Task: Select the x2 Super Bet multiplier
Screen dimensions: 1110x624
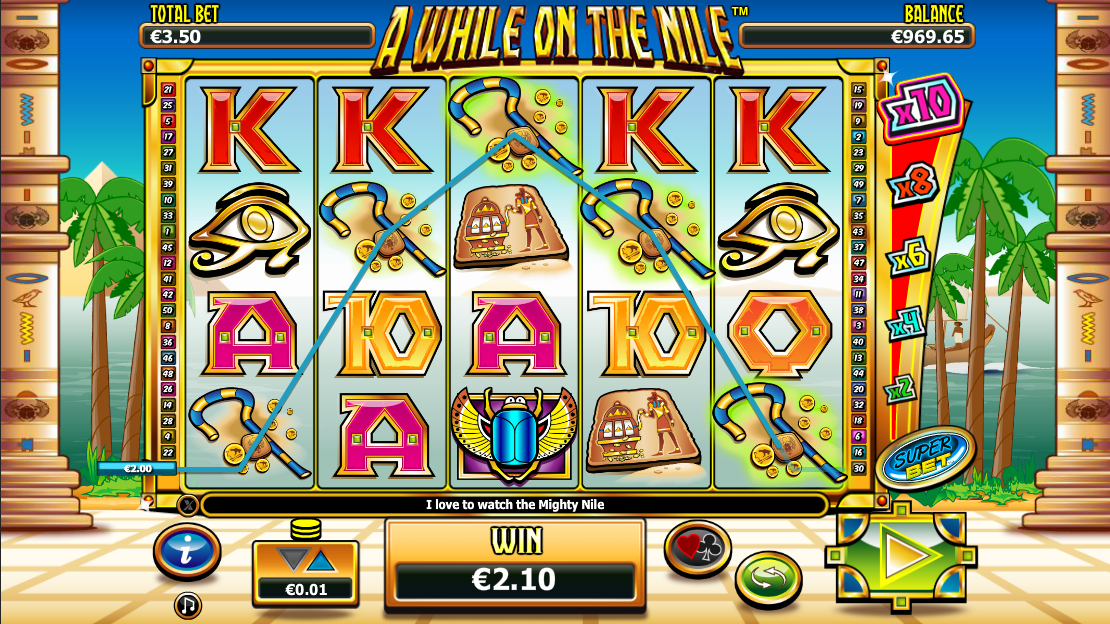Action: 901,388
